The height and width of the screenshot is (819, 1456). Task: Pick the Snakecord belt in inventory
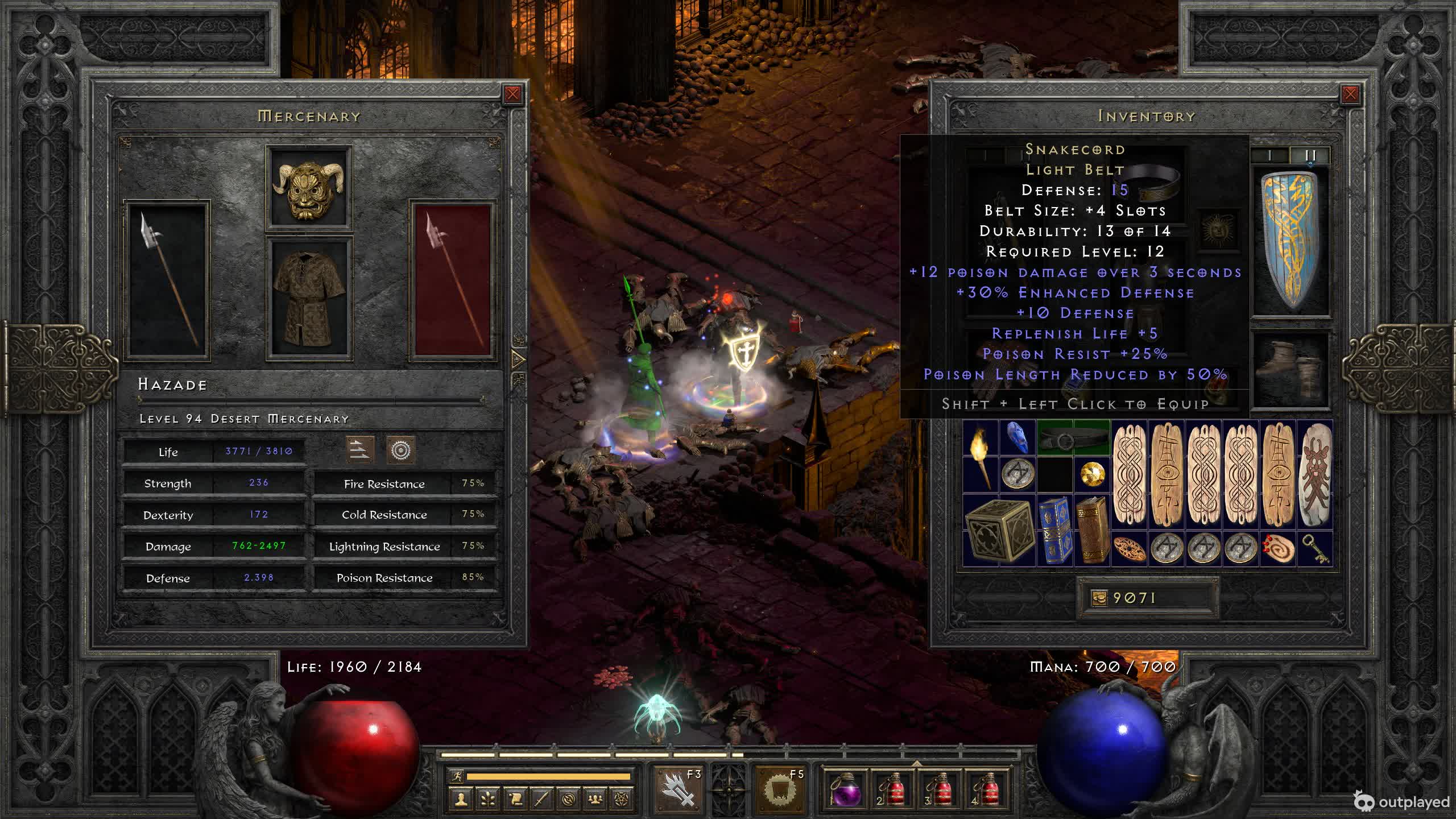click(1073, 439)
